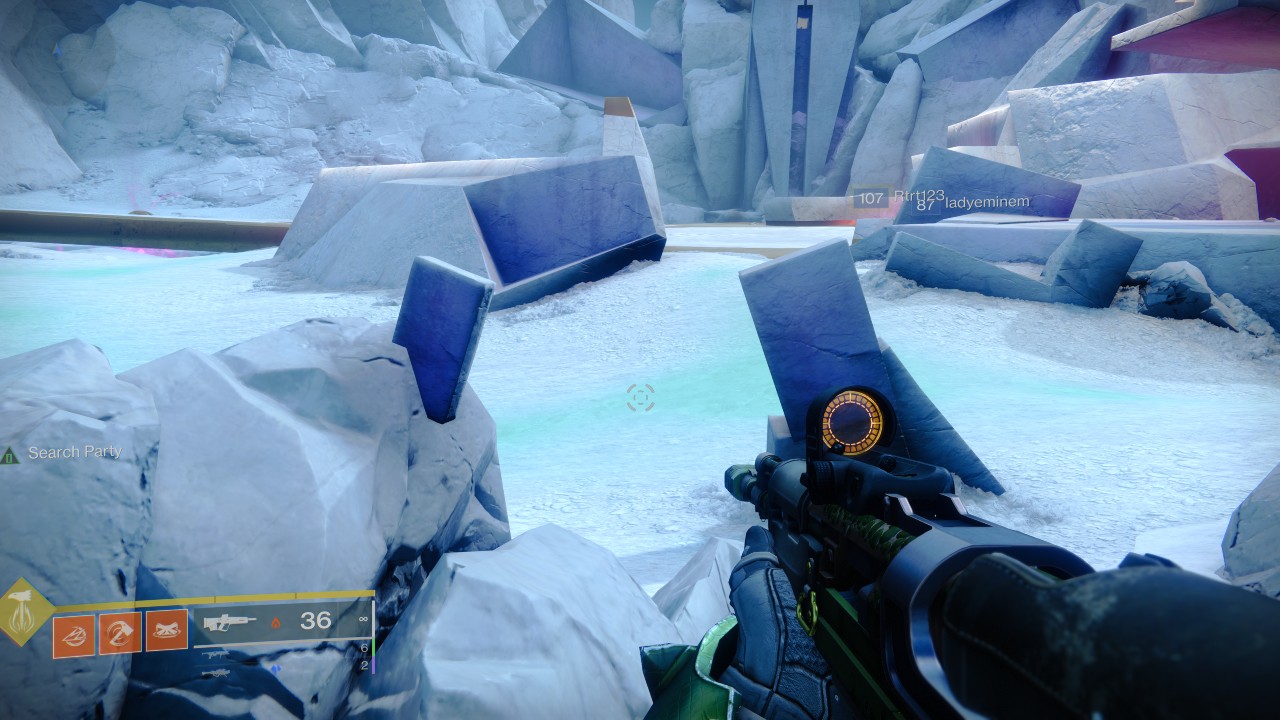Toggle the super energy diamond indicator
The height and width of the screenshot is (720, 1280).
[21, 611]
